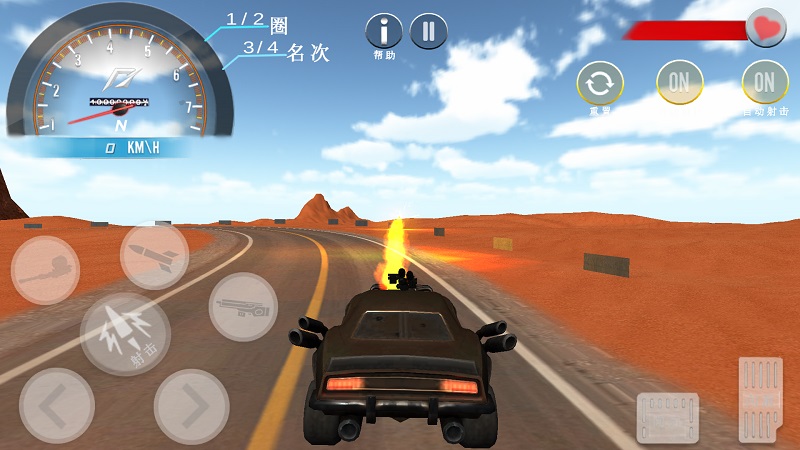This screenshot has width=800, height=450.
Task: Toggle the middle ON switch
Action: click(x=679, y=83)
